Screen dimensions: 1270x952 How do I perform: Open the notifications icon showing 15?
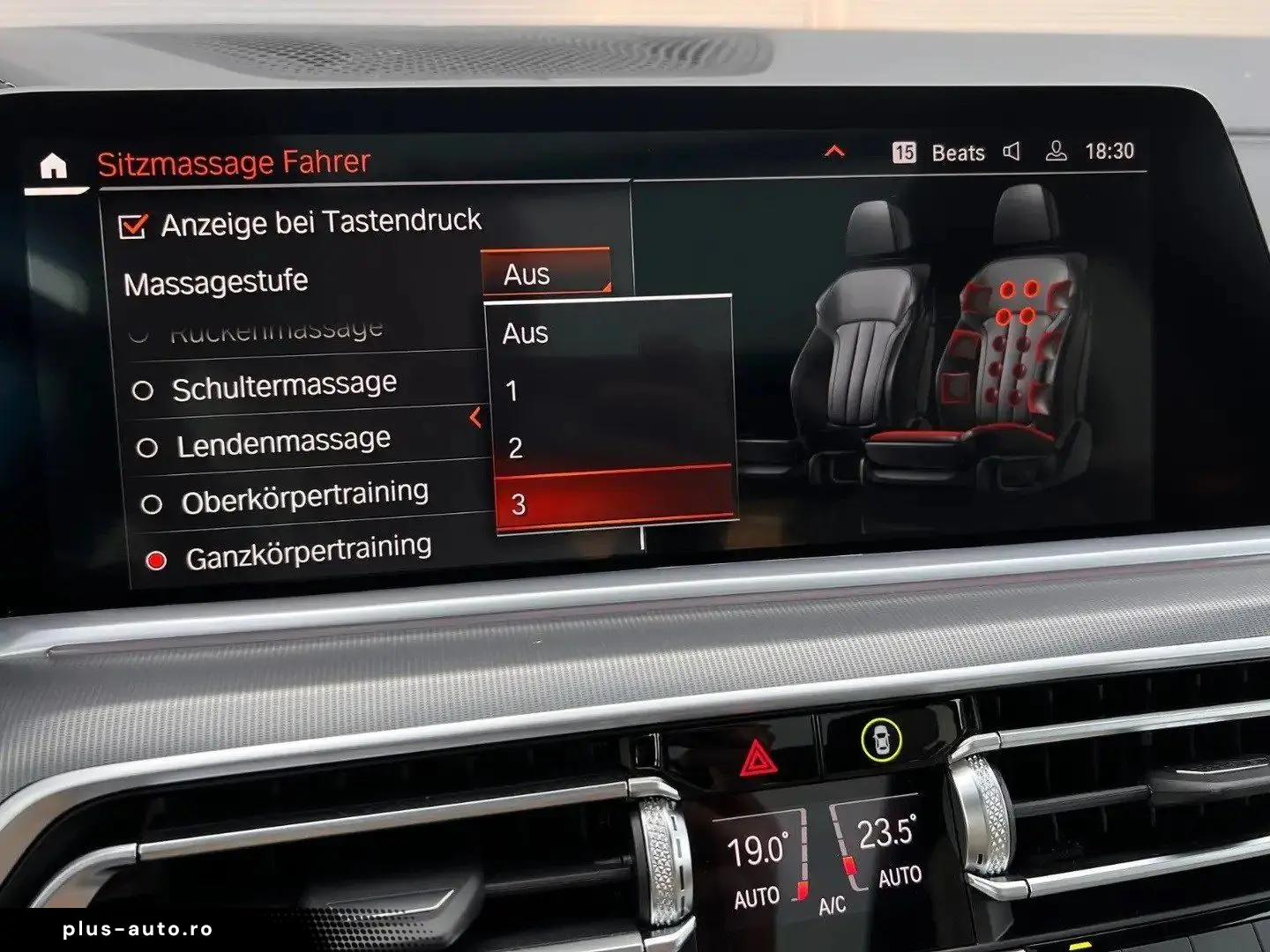[904, 152]
